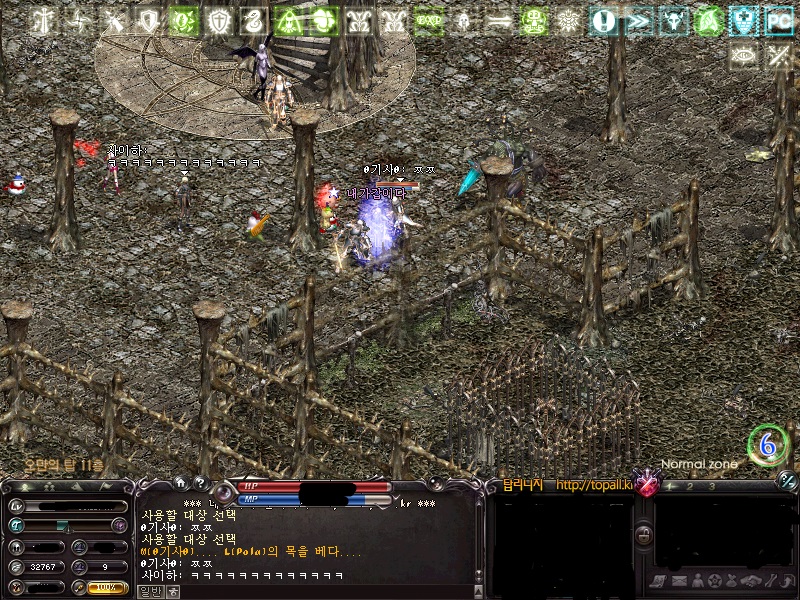Click the green EXP bonus icon

(x=428, y=20)
